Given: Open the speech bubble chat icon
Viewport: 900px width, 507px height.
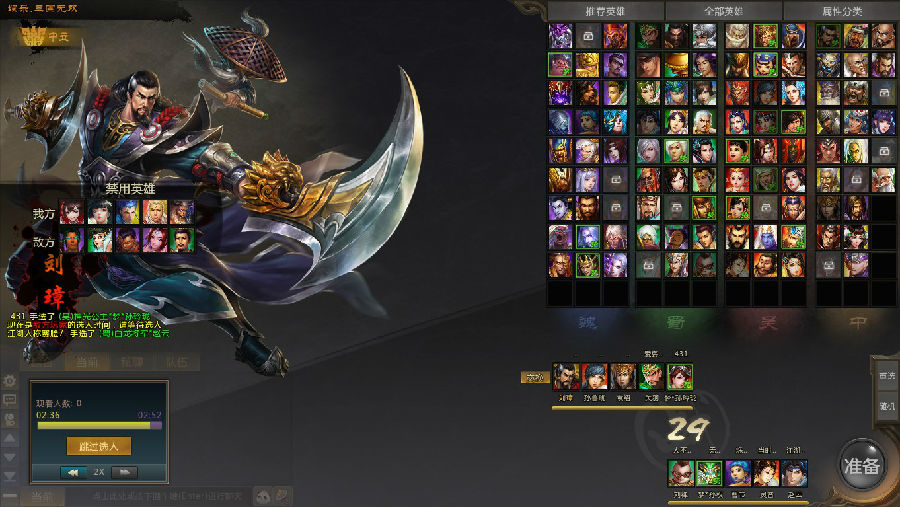Looking at the screenshot, I should (x=10, y=399).
